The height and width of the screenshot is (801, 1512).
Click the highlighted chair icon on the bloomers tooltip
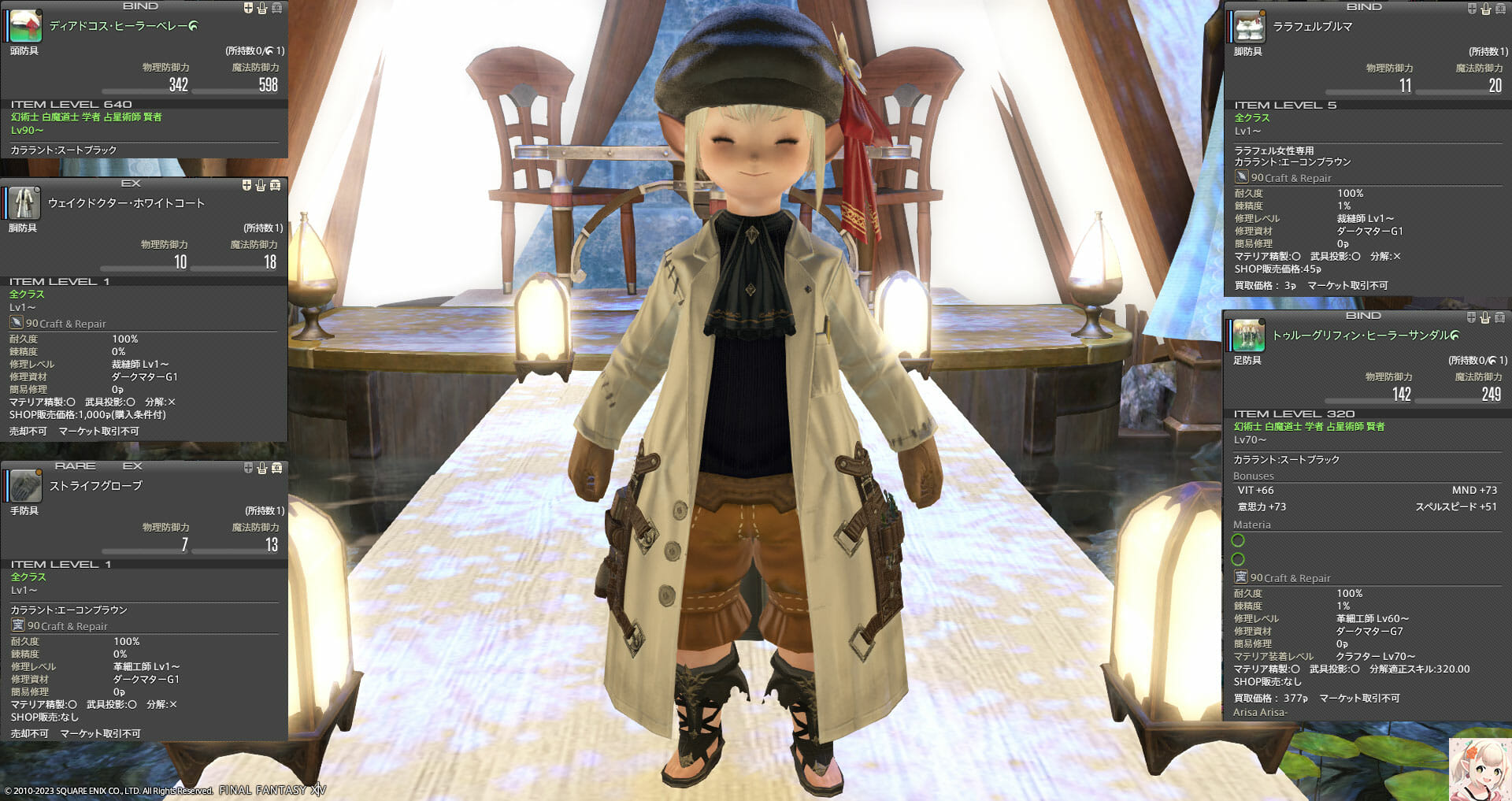coord(1485,9)
